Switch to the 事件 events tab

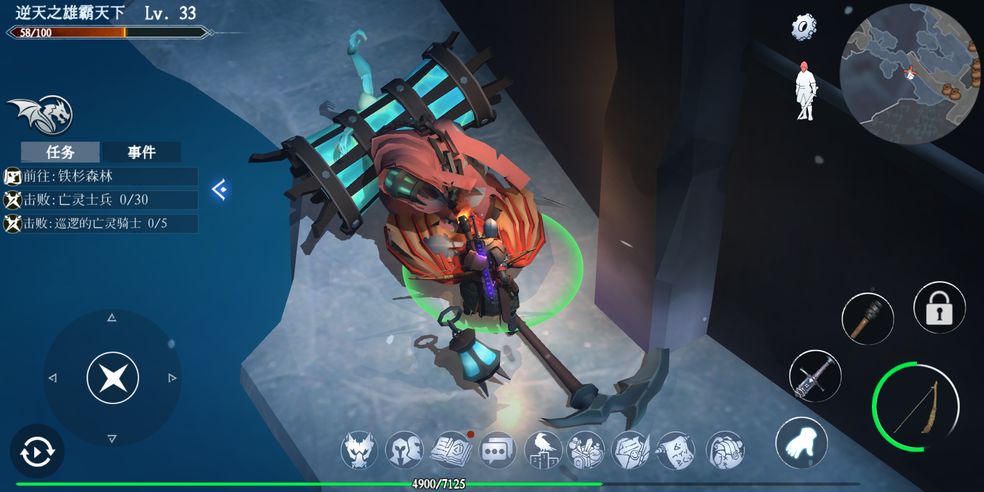[141, 152]
